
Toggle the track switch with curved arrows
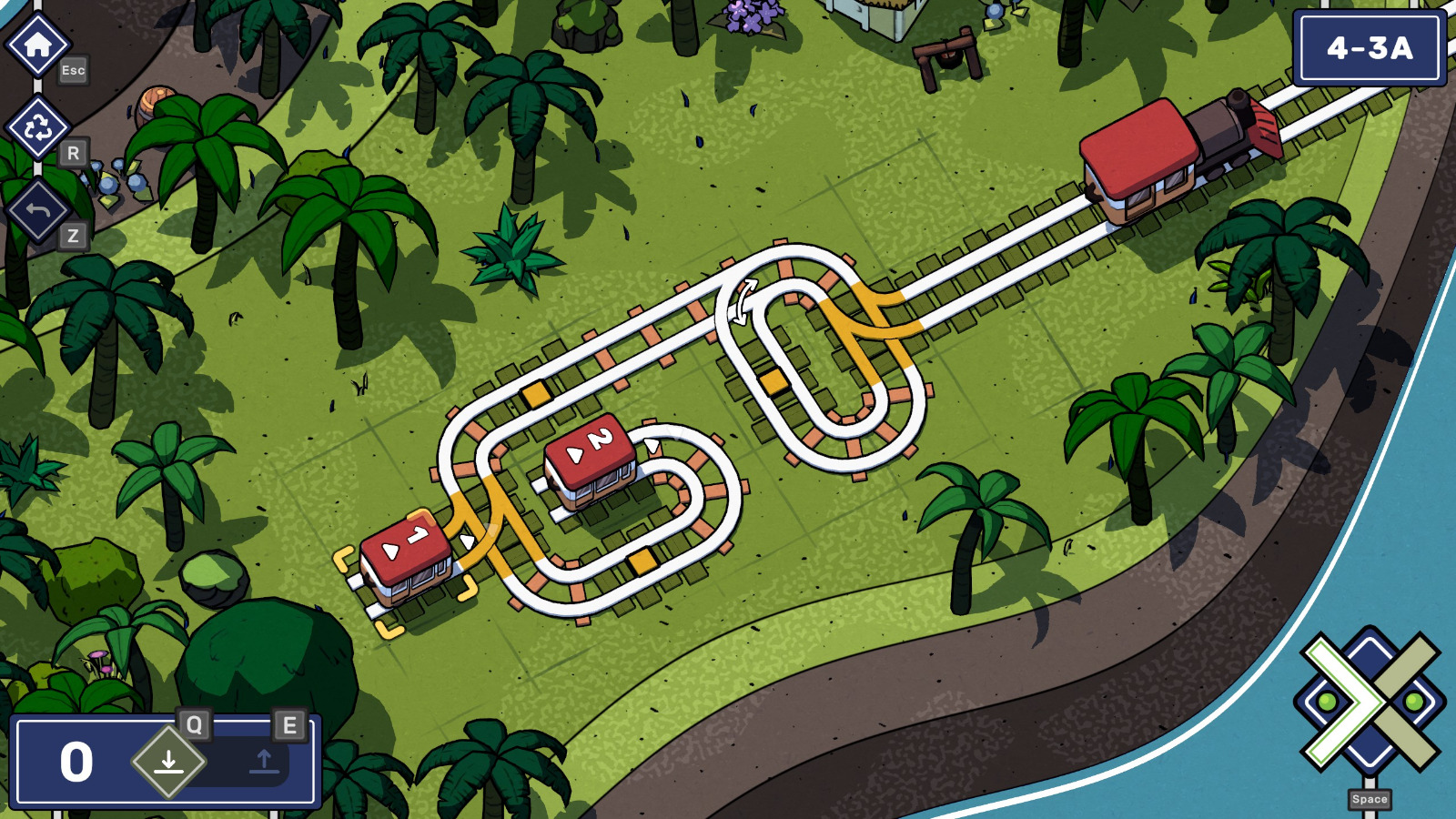pyautogui.click(x=742, y=300)
